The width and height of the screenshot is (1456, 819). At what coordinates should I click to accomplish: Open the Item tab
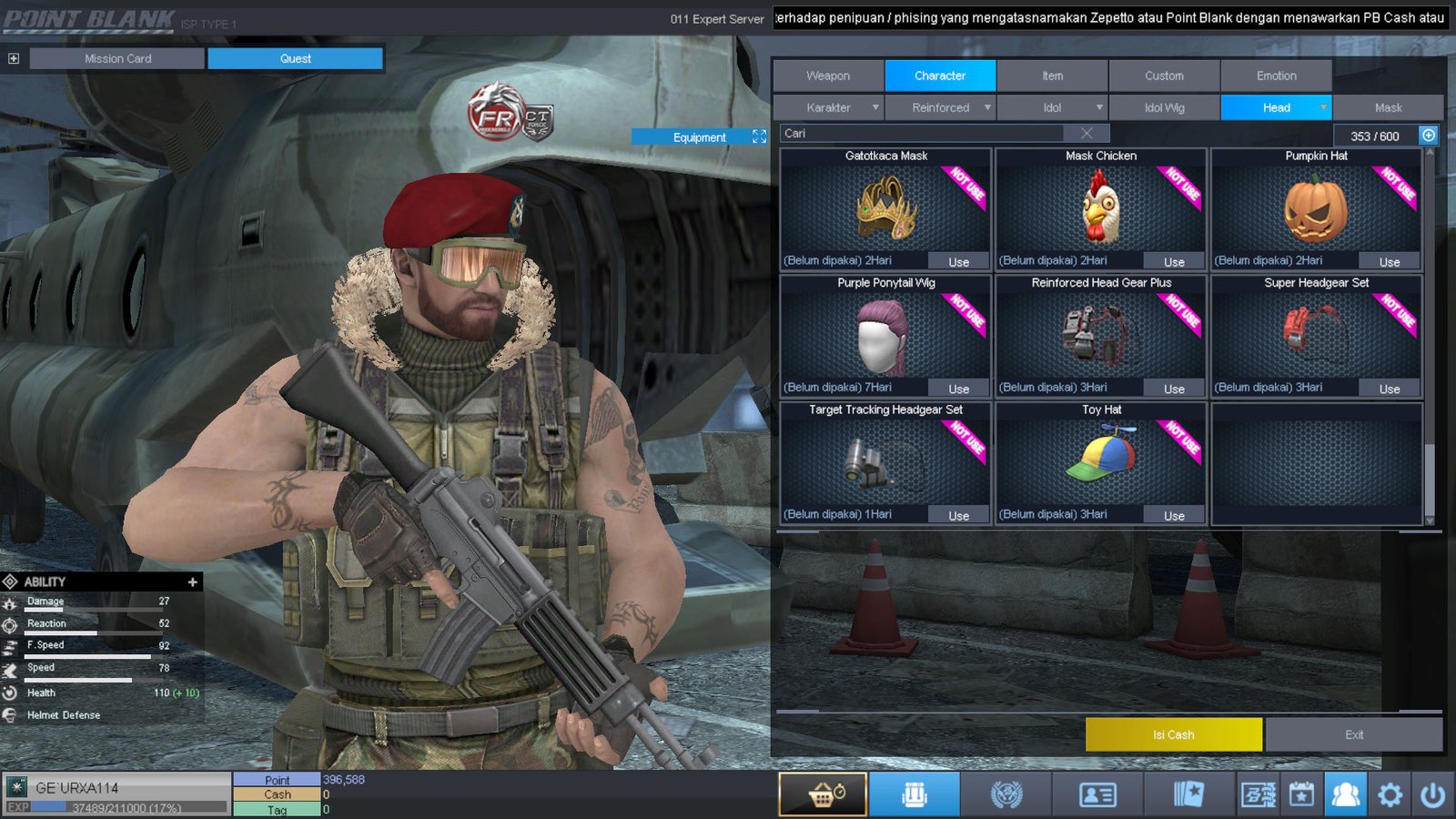pyautogui.click(x=1052, y=76)
